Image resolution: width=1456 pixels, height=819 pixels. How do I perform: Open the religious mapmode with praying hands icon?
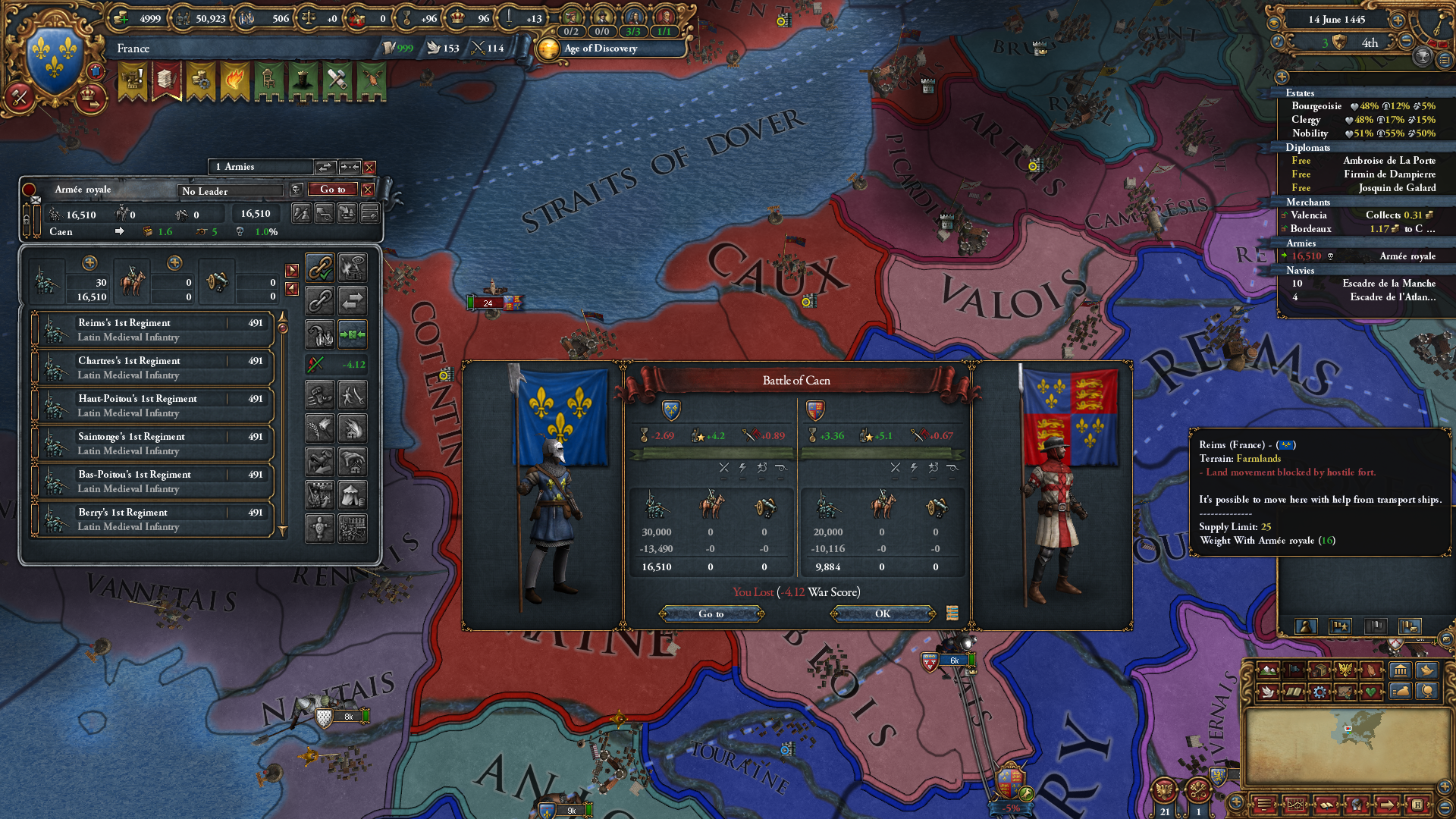(1371, 671)
